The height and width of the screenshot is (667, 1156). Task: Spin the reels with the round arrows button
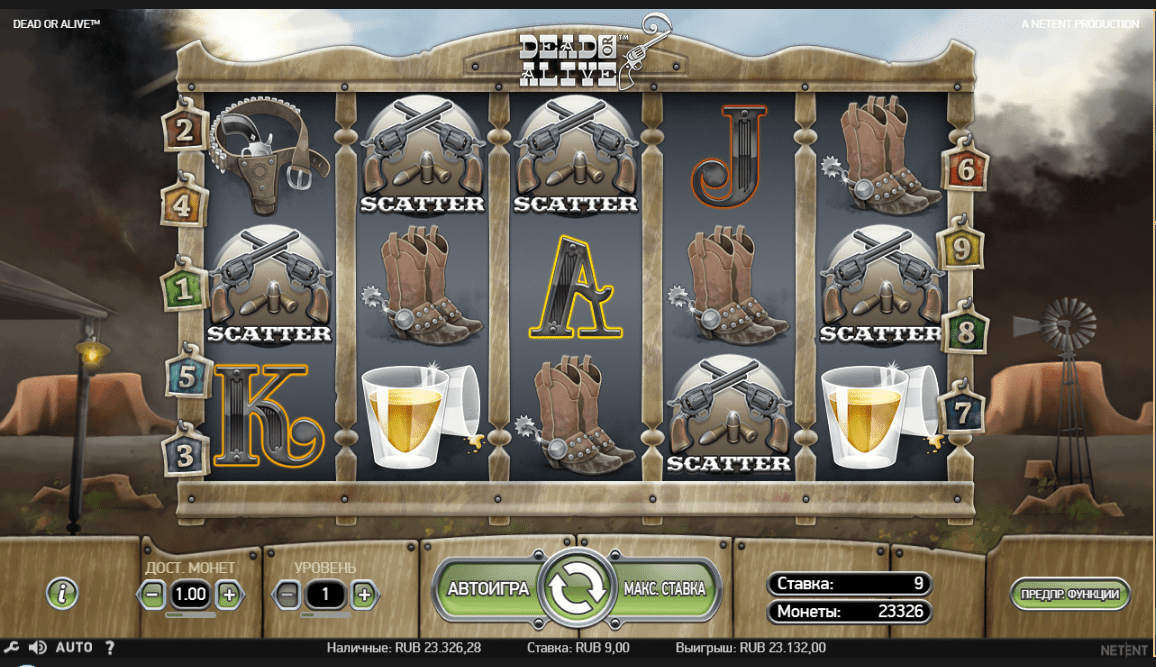[x=576, y=589]
